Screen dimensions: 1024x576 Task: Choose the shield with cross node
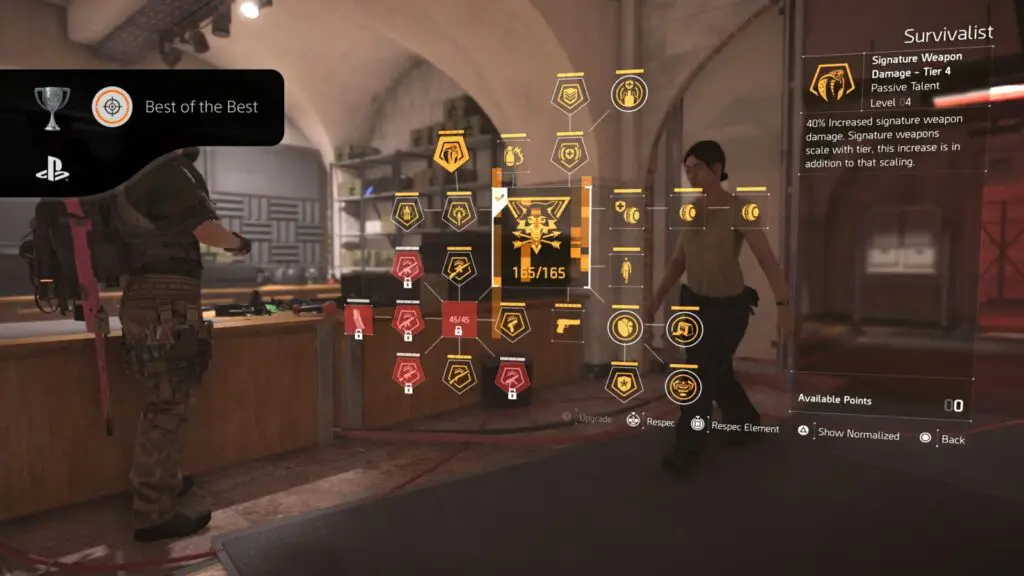point(569,153)
